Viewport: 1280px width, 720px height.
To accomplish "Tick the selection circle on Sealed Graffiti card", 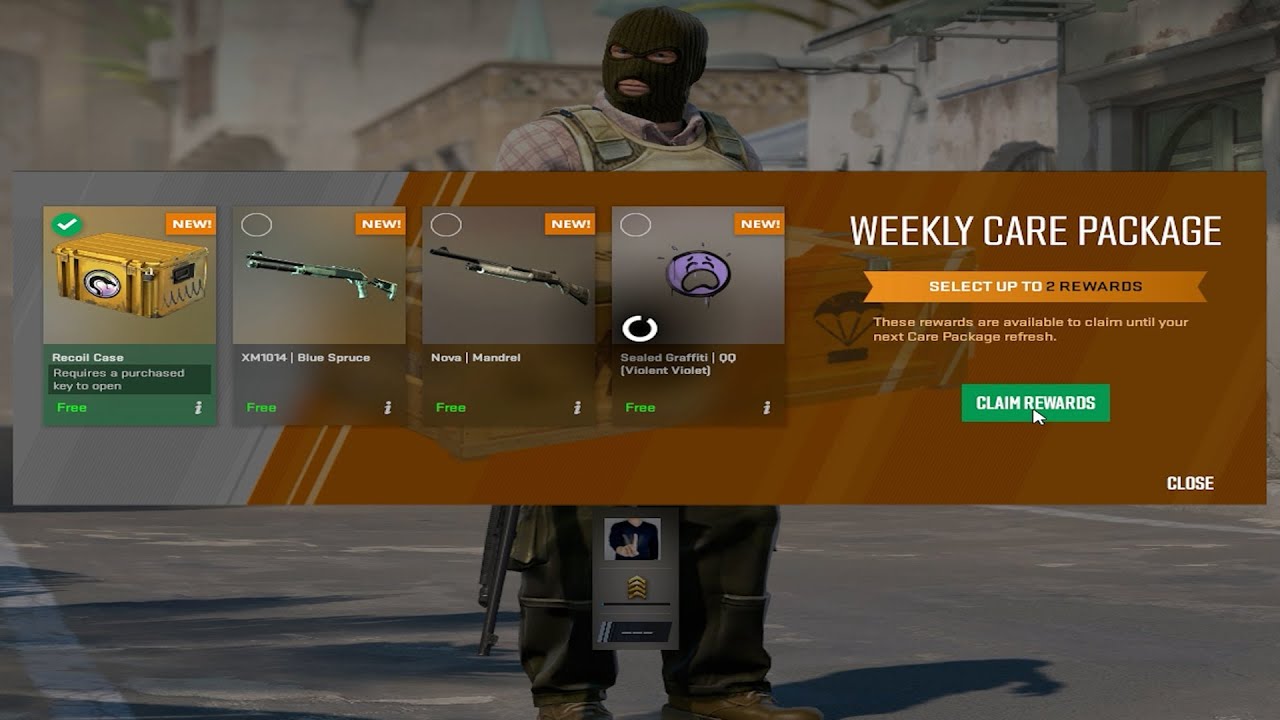I will click(636, 225).
